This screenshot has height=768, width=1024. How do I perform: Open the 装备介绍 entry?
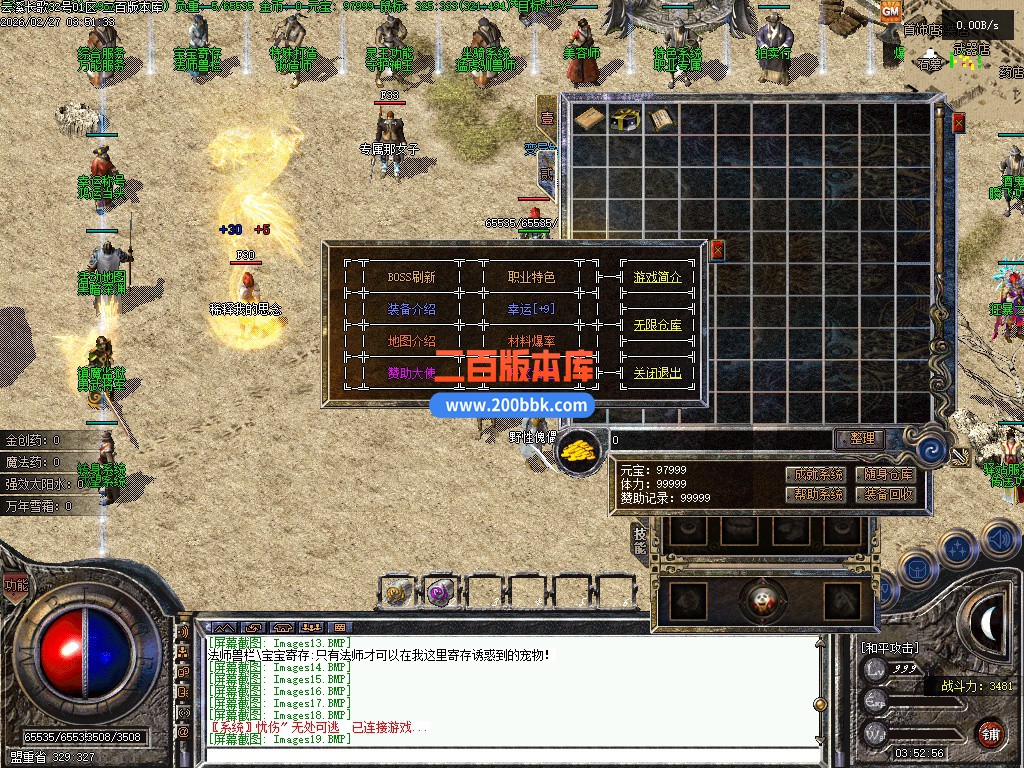pos(411,309)
